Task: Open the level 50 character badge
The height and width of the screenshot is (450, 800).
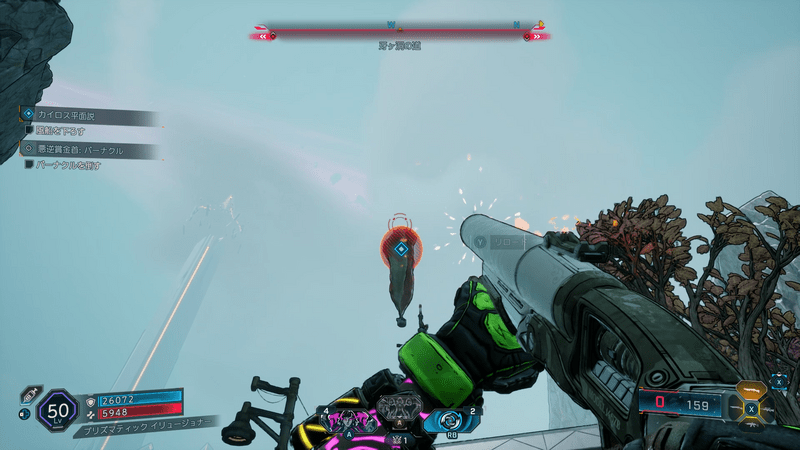Action: [56, 410]
